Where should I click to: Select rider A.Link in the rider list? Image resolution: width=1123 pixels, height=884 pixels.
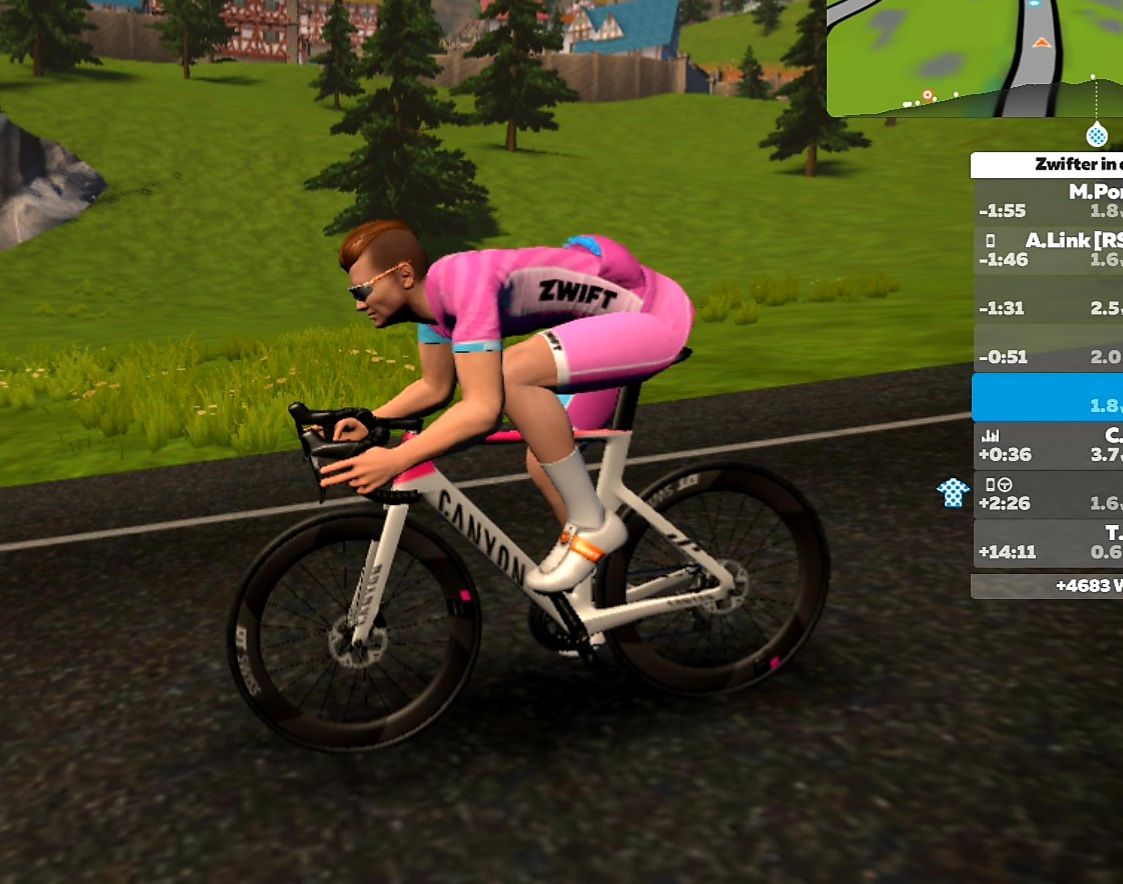(1047, 250)
